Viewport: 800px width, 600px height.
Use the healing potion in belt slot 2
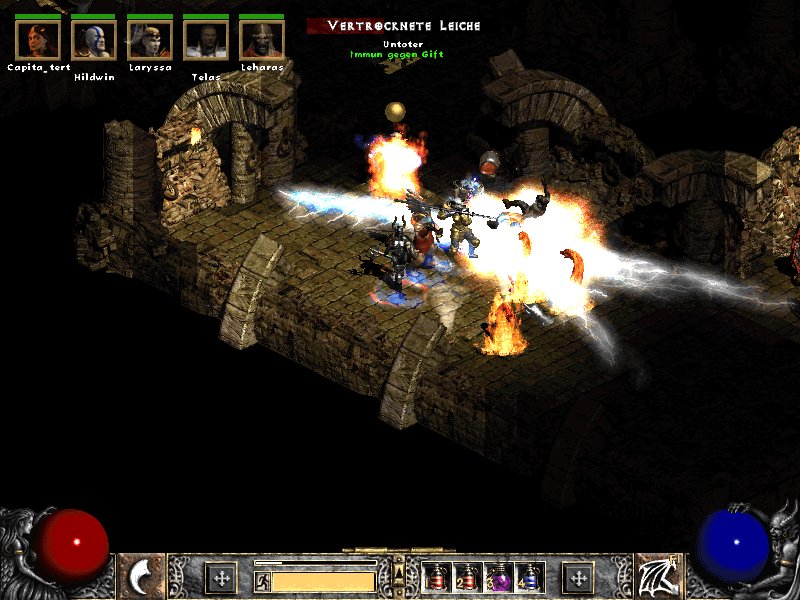(467, 578)
